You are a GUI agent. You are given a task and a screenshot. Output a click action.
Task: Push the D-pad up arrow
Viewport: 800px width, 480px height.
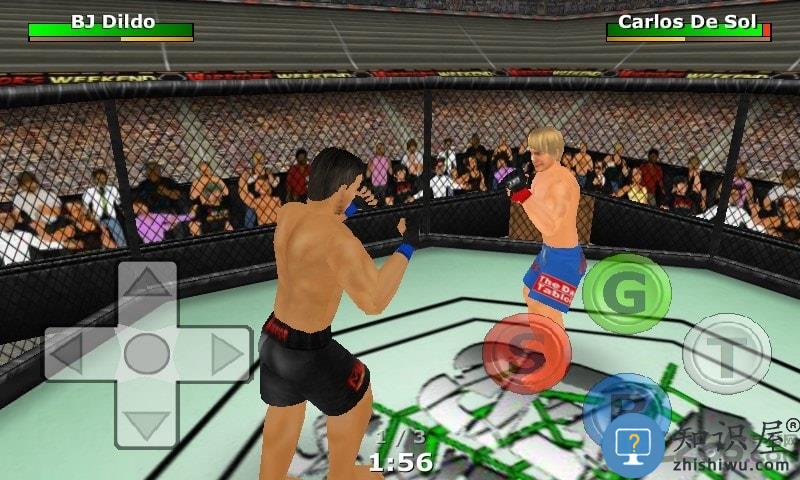tap(146, 283)
